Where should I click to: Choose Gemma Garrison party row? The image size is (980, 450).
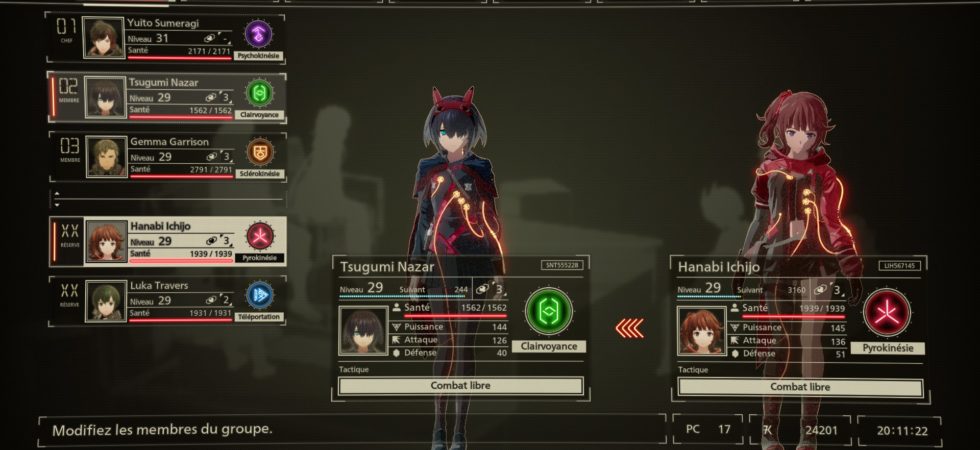pos(165,157)
